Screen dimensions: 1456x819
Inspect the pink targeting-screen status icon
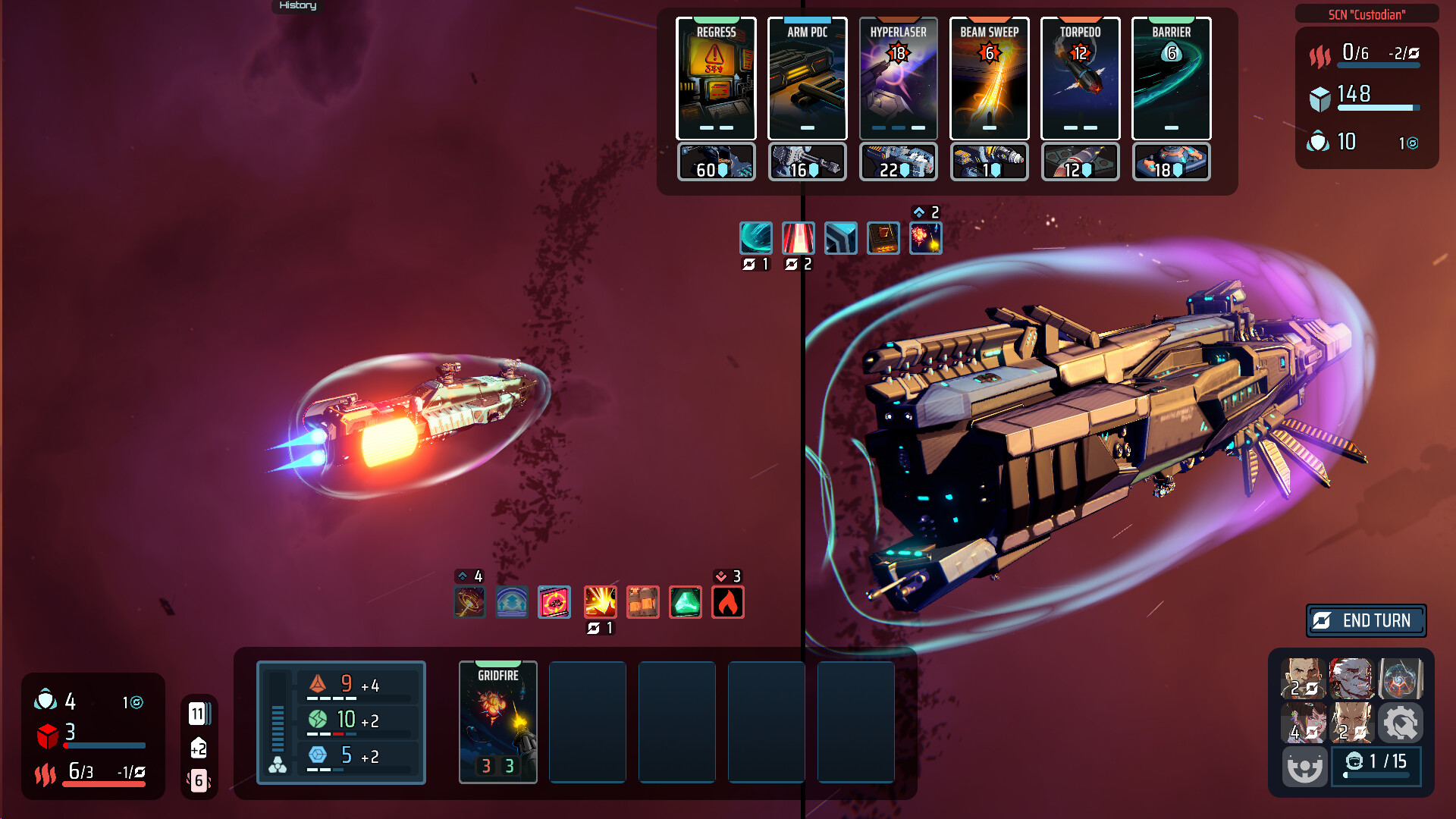point(554,603)
